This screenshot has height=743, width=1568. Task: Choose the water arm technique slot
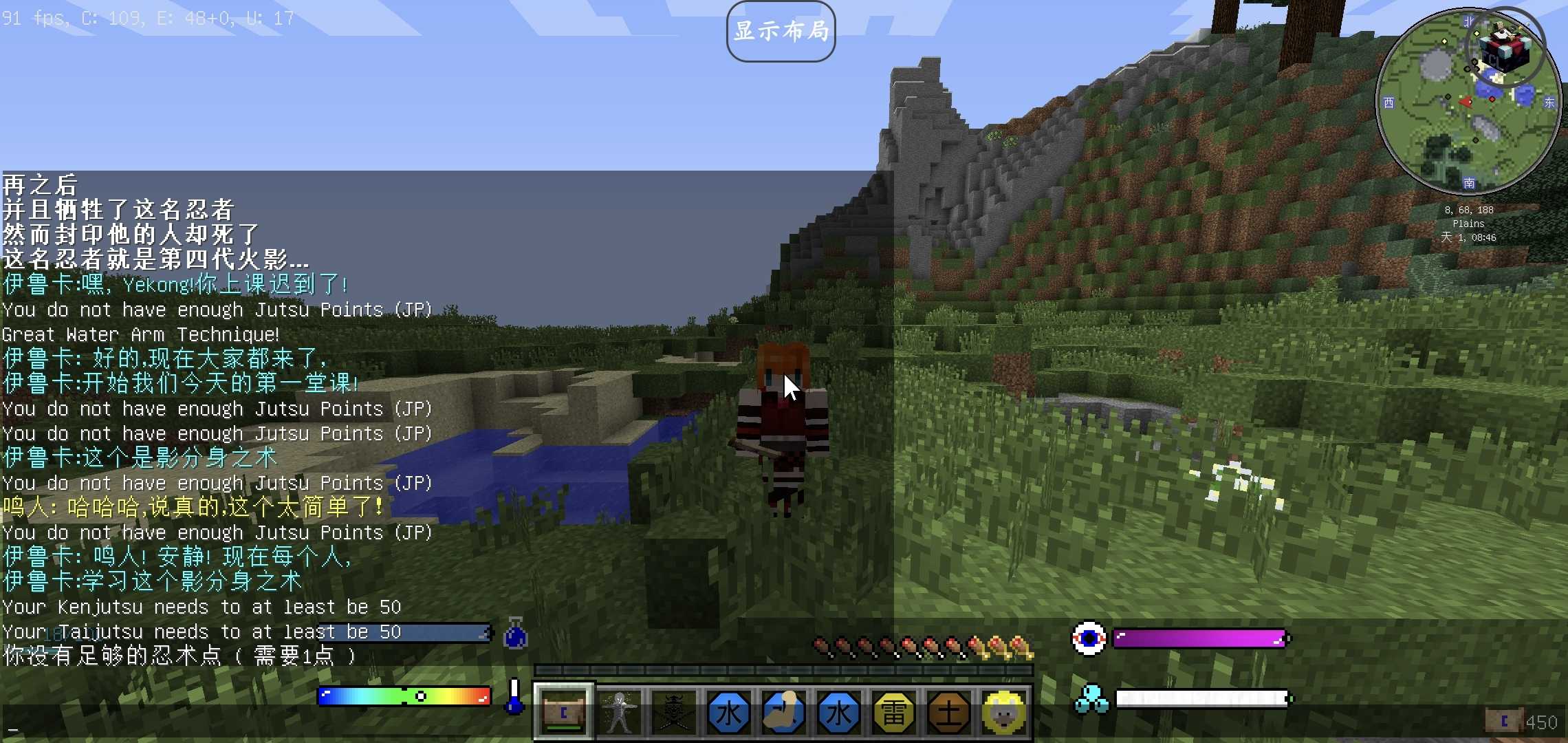(x=784, y=713)
